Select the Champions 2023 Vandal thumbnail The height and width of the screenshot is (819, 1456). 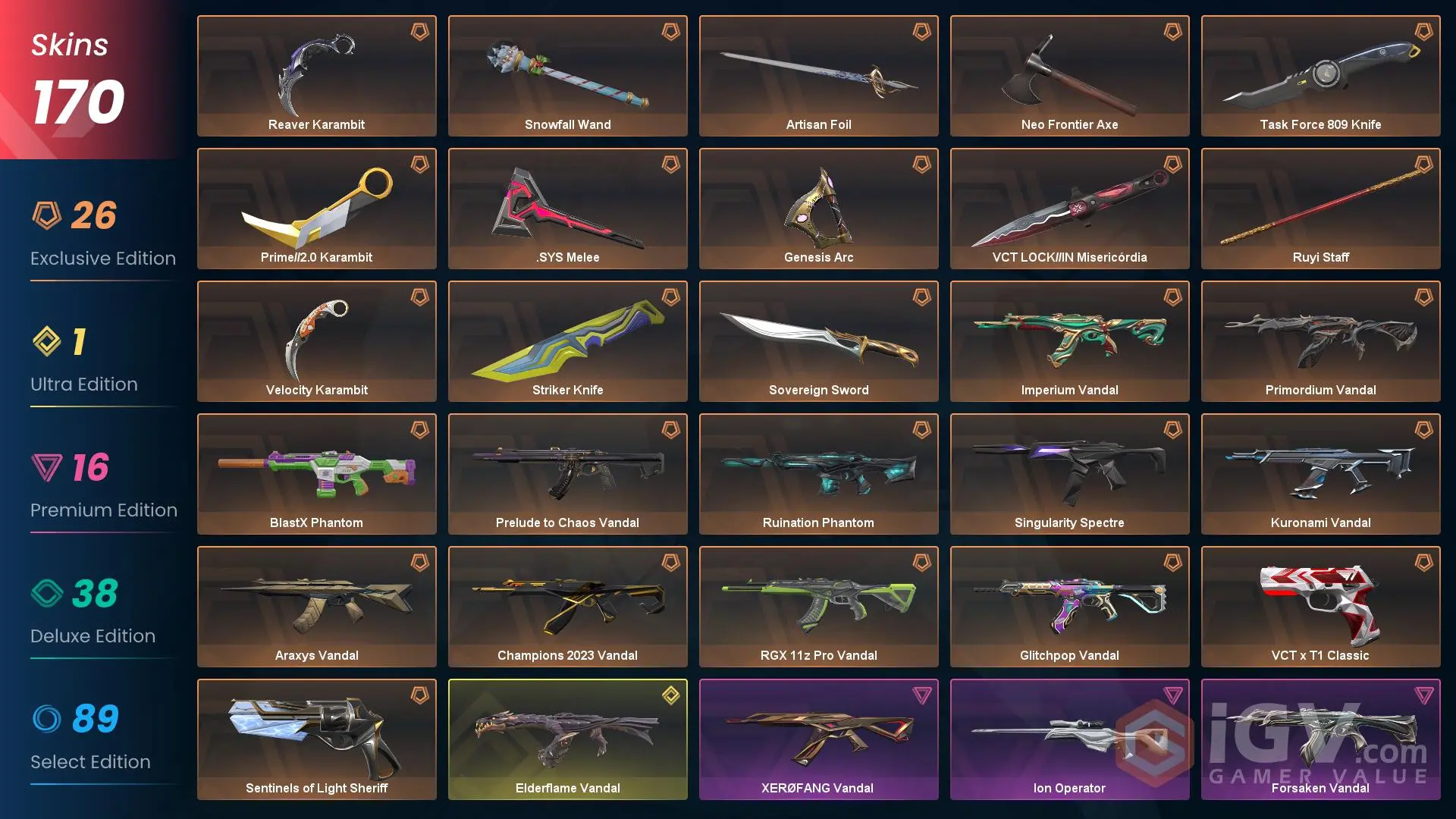click(x=567, y=603)
